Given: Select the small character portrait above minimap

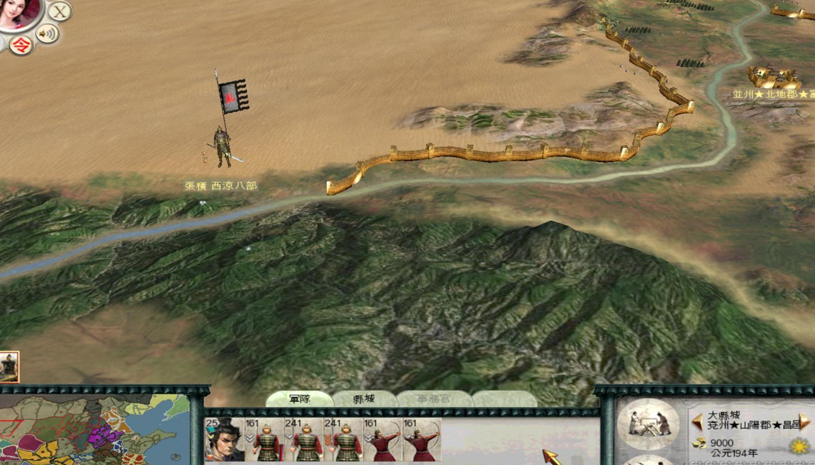Looking at the screenshot, I should 9,367.
